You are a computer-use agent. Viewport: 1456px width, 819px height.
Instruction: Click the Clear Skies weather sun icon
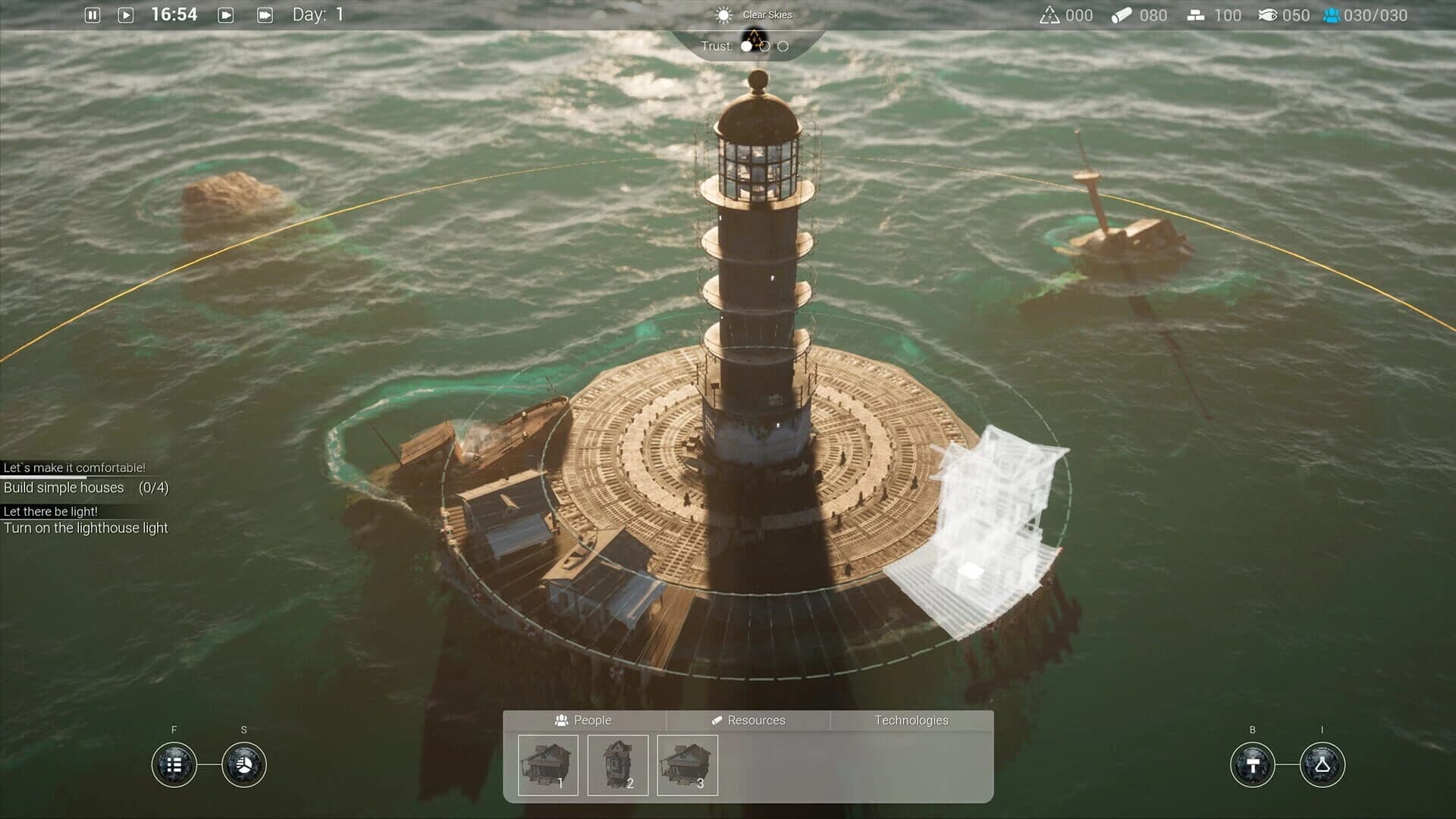[725, 14]
